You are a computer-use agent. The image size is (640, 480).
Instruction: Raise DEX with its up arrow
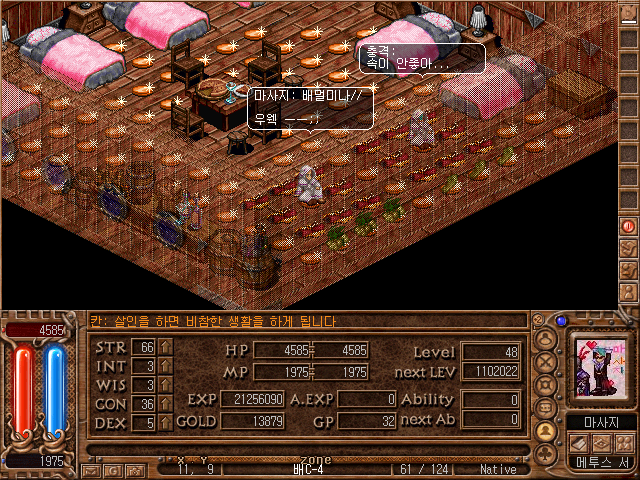165,423
